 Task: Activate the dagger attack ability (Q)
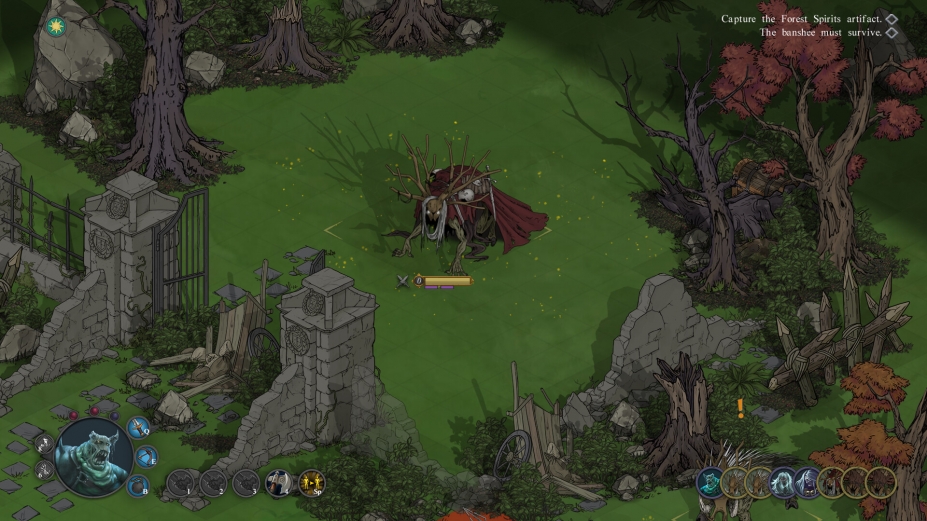point(138,429)
